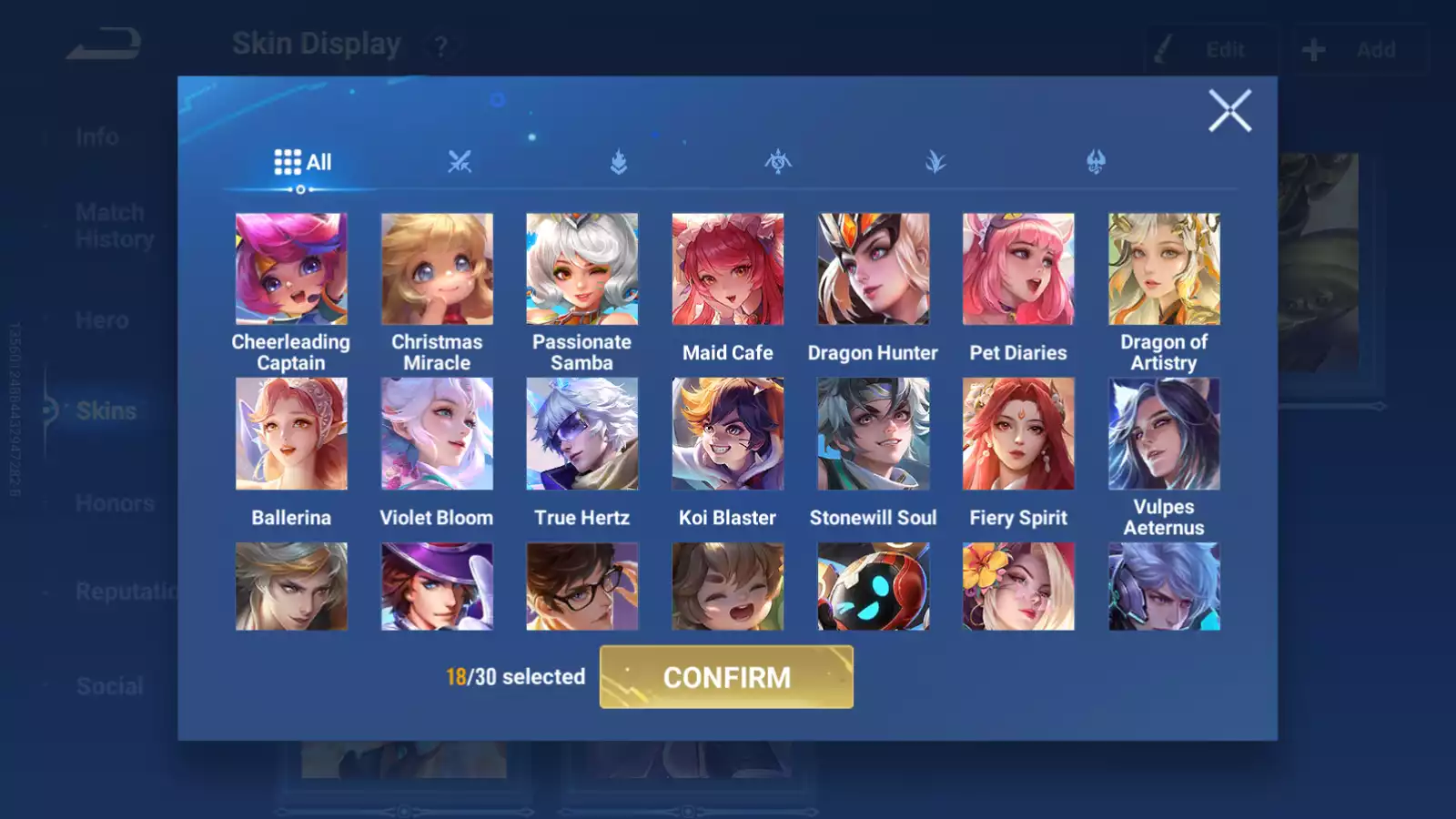1456x819 pixels.
Task: Switch to the All filter tab
Action: (x=302, y=162)
